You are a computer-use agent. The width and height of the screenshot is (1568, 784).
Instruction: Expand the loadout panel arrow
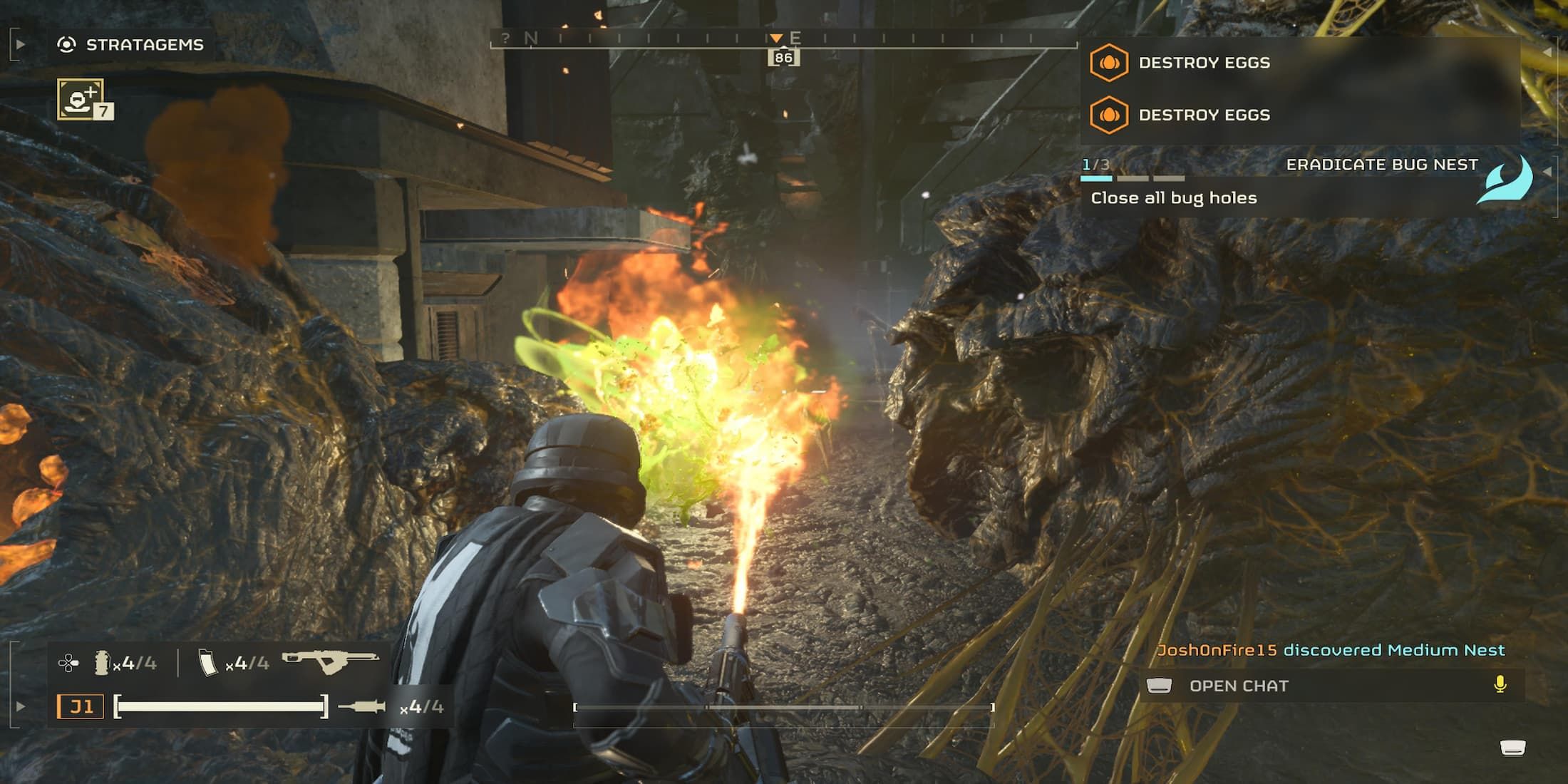tap(20, 707)
